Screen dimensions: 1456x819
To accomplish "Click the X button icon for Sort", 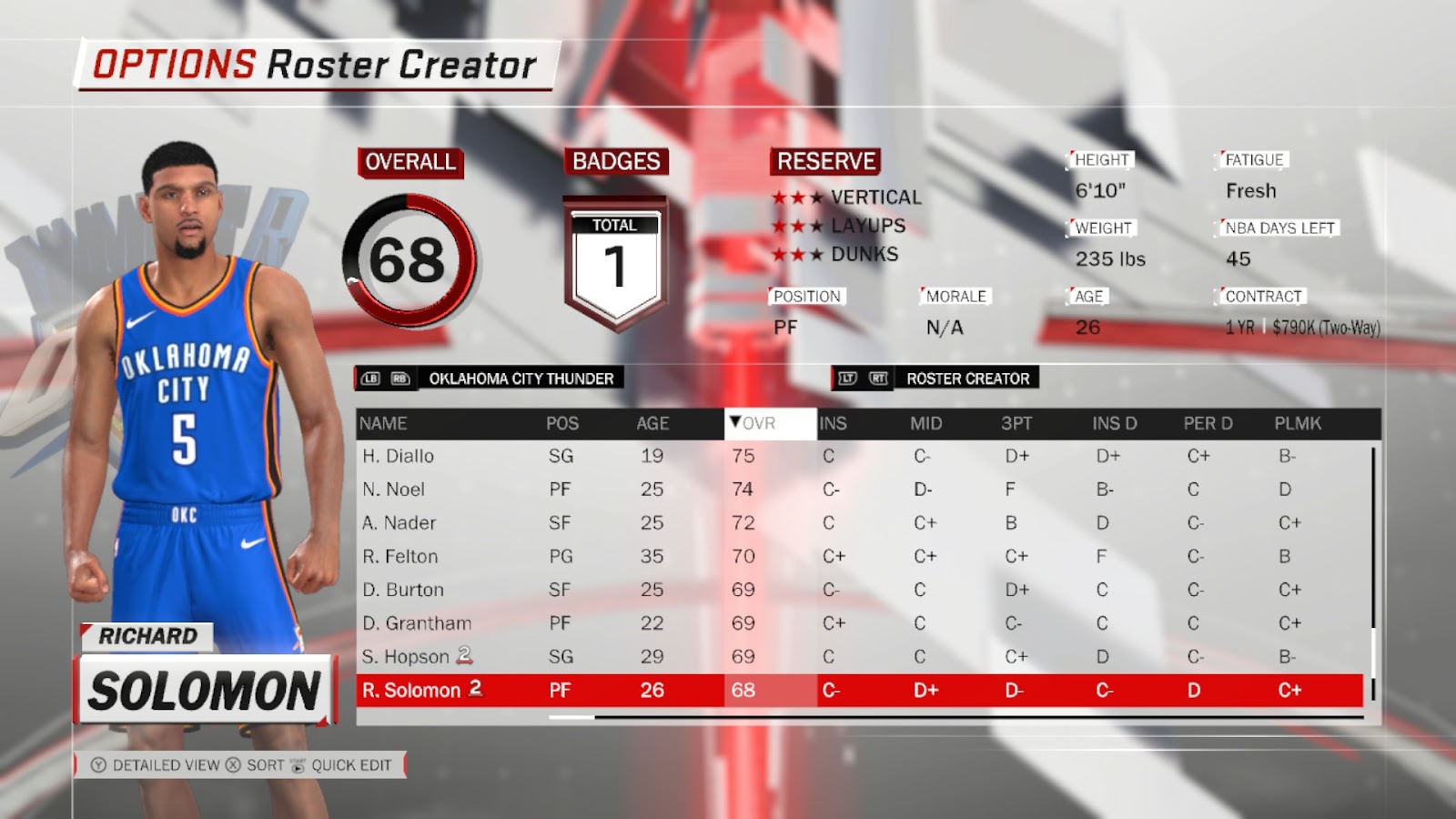I will 232,765.
